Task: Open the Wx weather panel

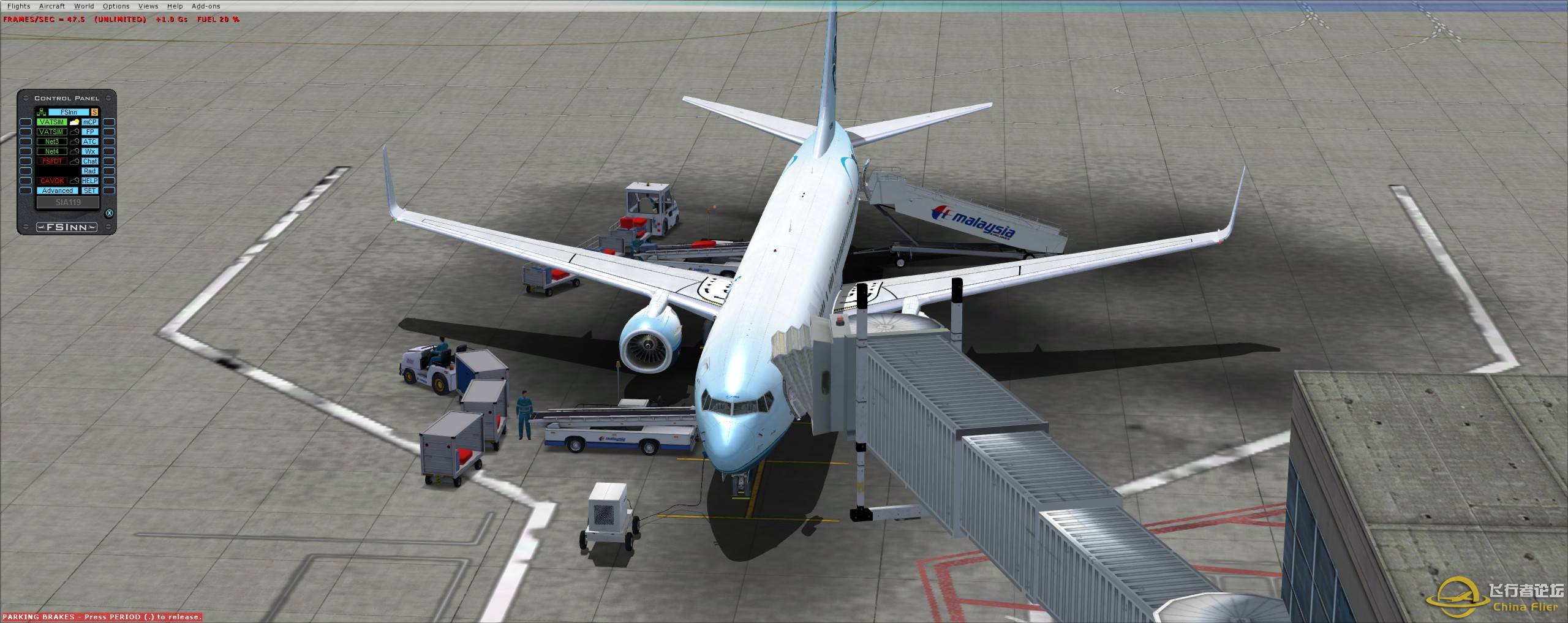Action: (x=90, y=151)
